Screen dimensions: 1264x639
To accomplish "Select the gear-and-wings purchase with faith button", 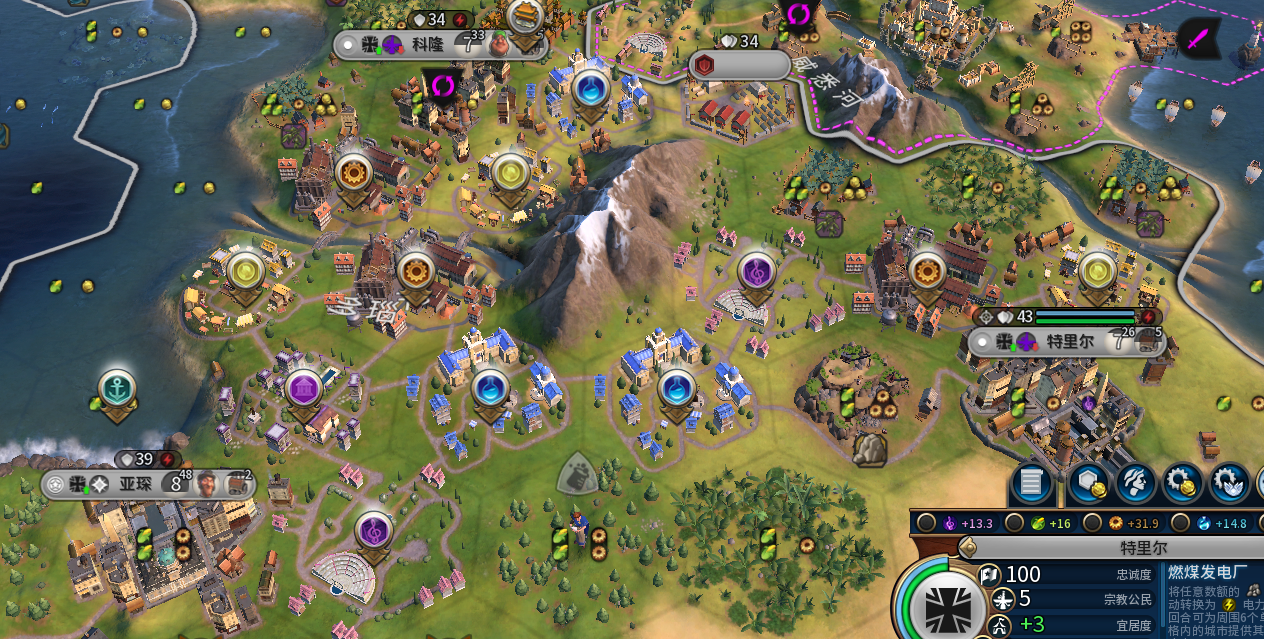I will click(x=1230, y=484).
